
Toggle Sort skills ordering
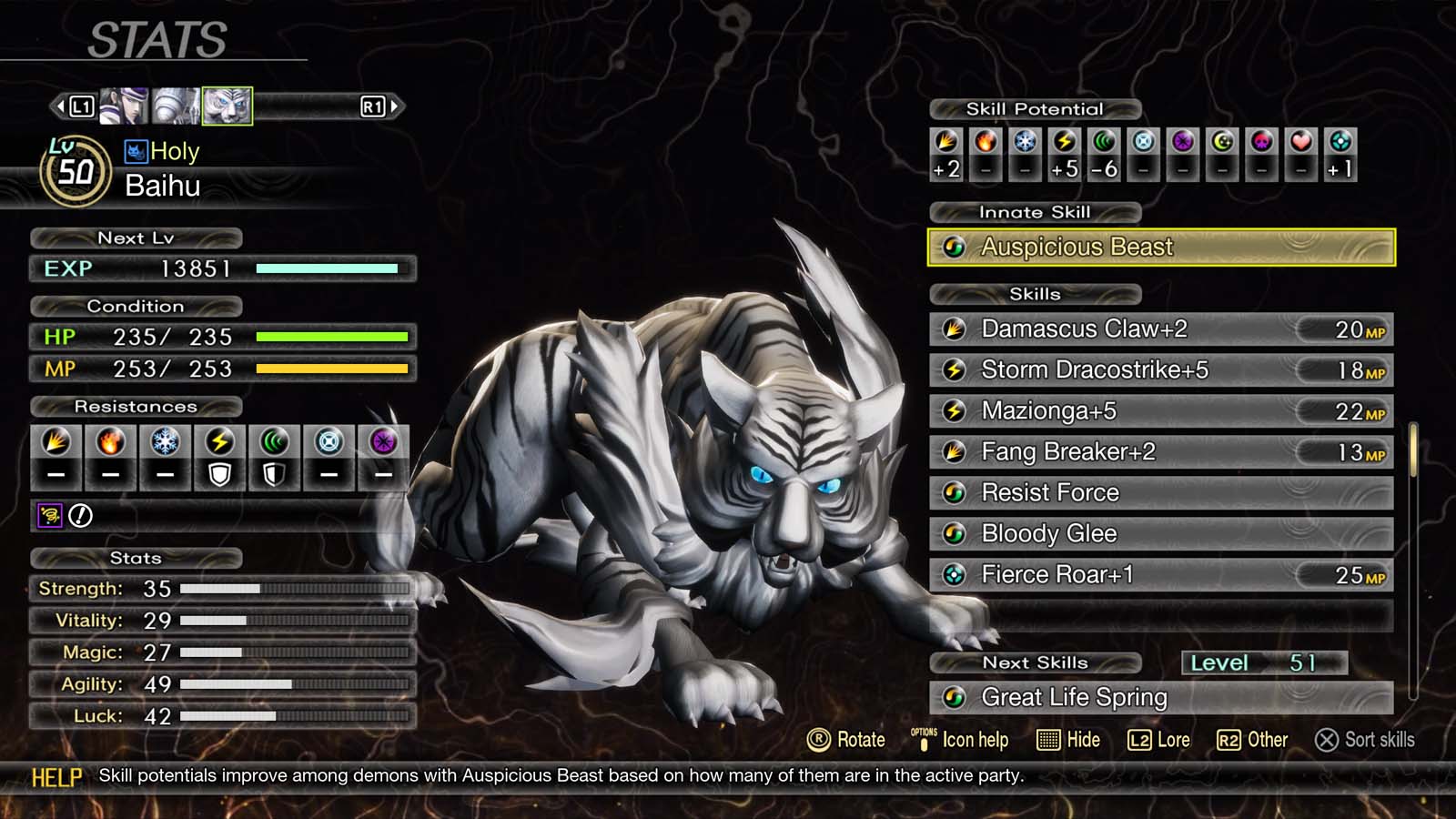(x=1365, y=740)
